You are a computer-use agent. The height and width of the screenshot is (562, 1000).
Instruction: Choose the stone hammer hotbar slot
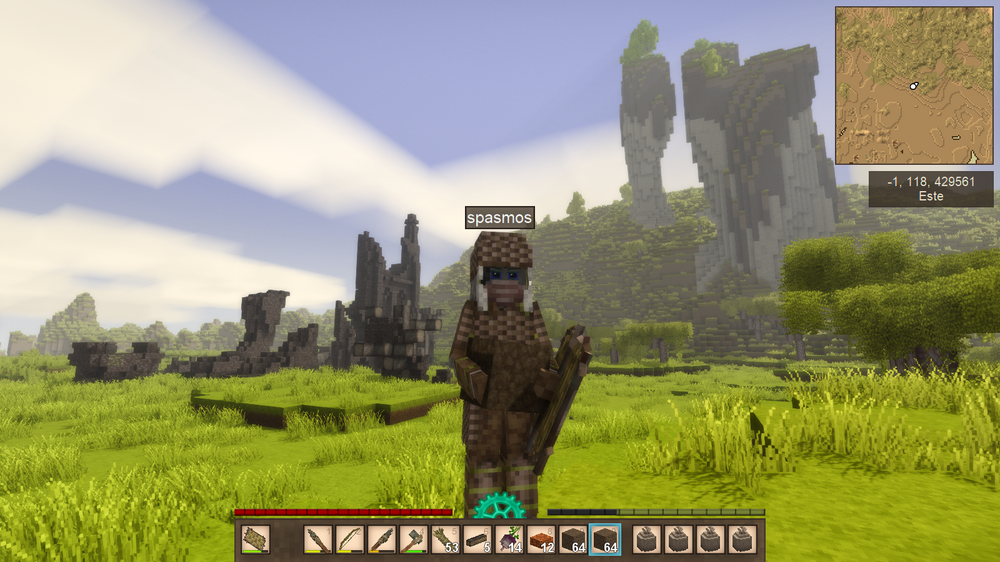413,540
